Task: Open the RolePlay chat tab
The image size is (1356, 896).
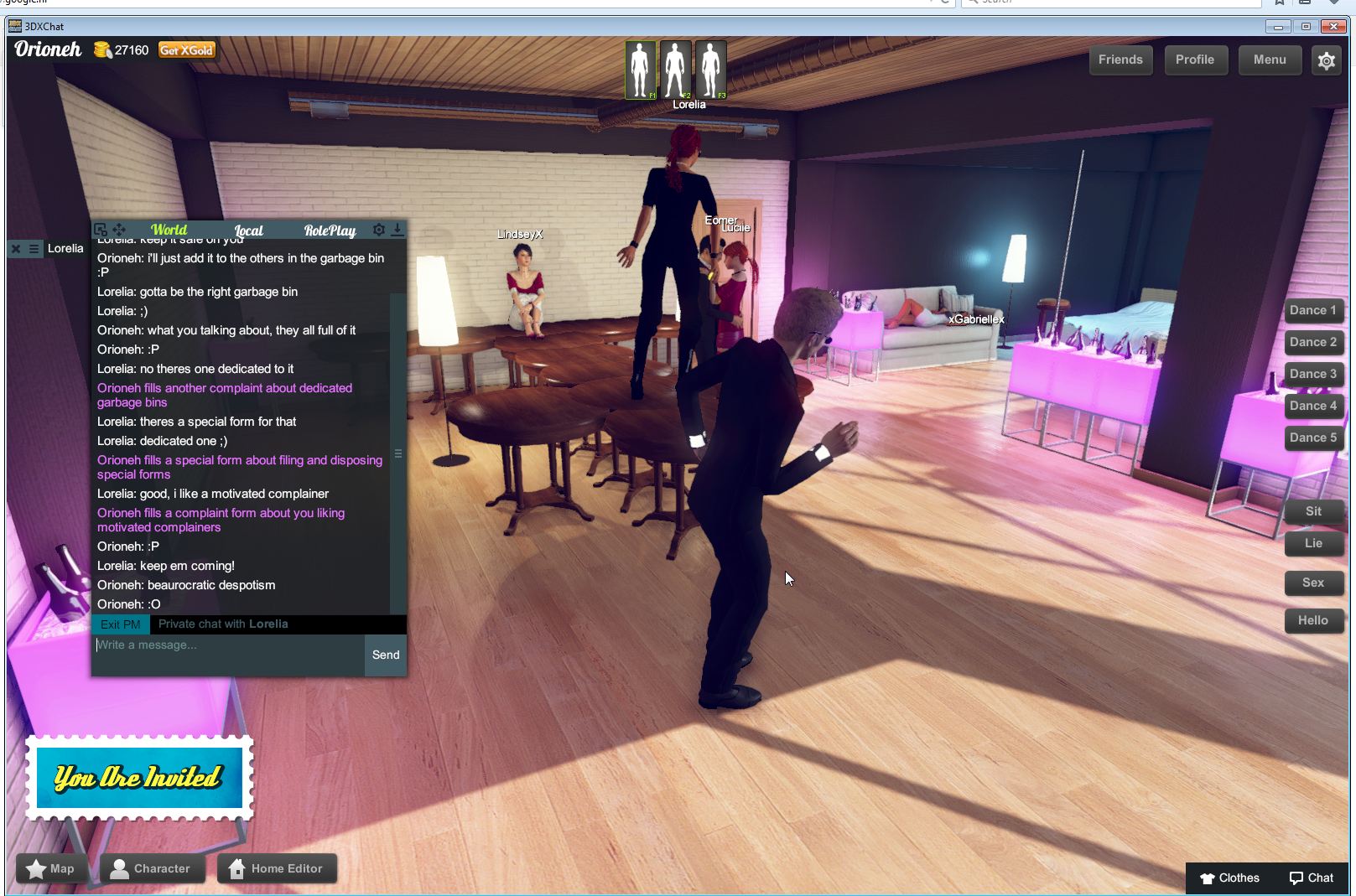Action: pos(330,230)
